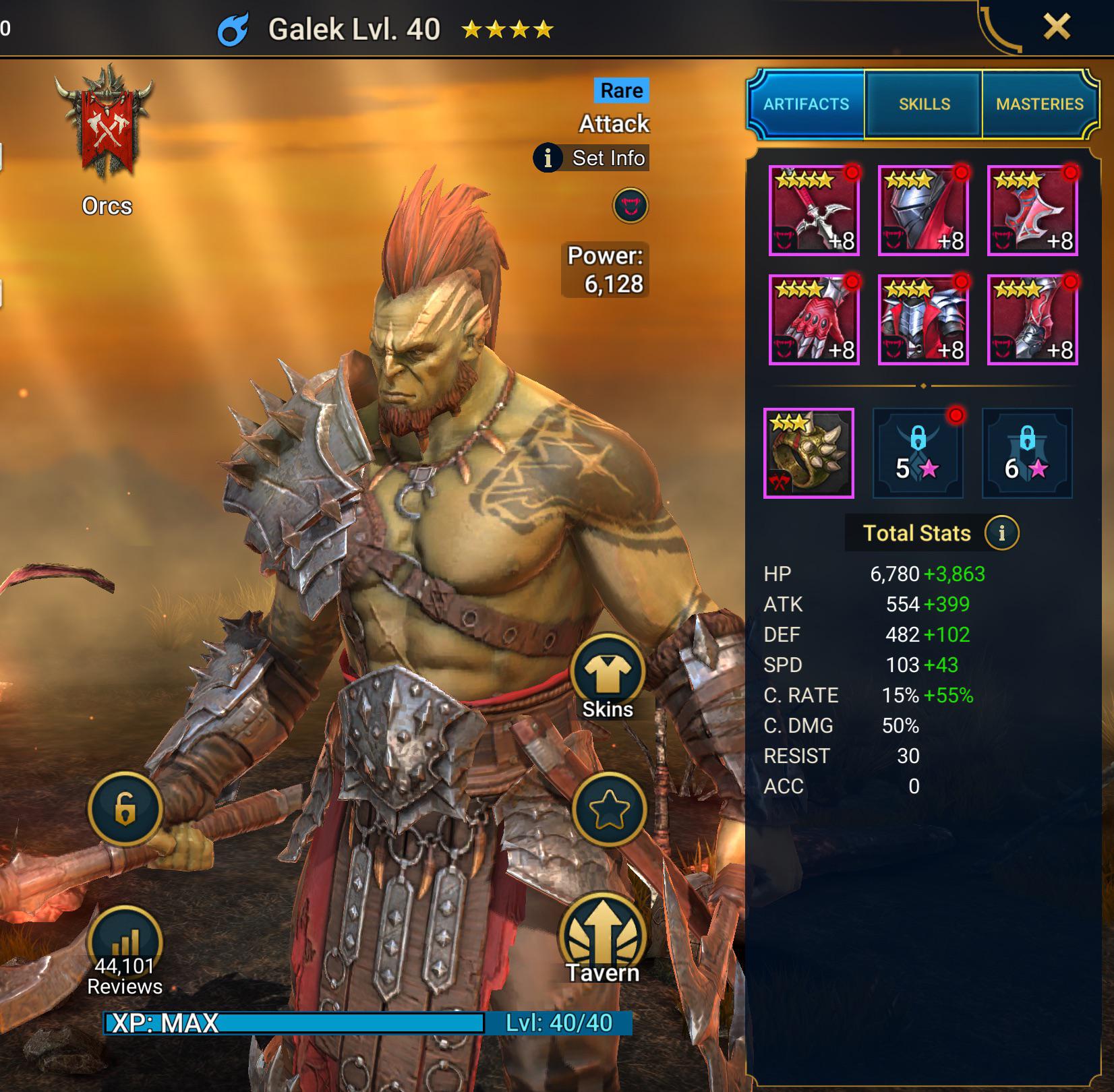
Task: Switch to the Artifacts tab
Action: coord(806,104)
